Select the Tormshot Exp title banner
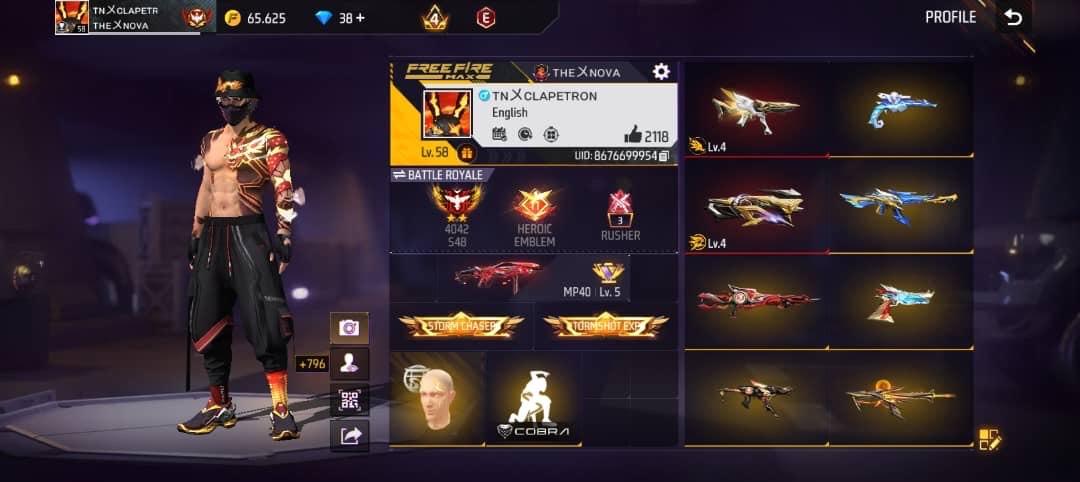The height and width of the screenshot is (482, 1080). pos(605,325)
